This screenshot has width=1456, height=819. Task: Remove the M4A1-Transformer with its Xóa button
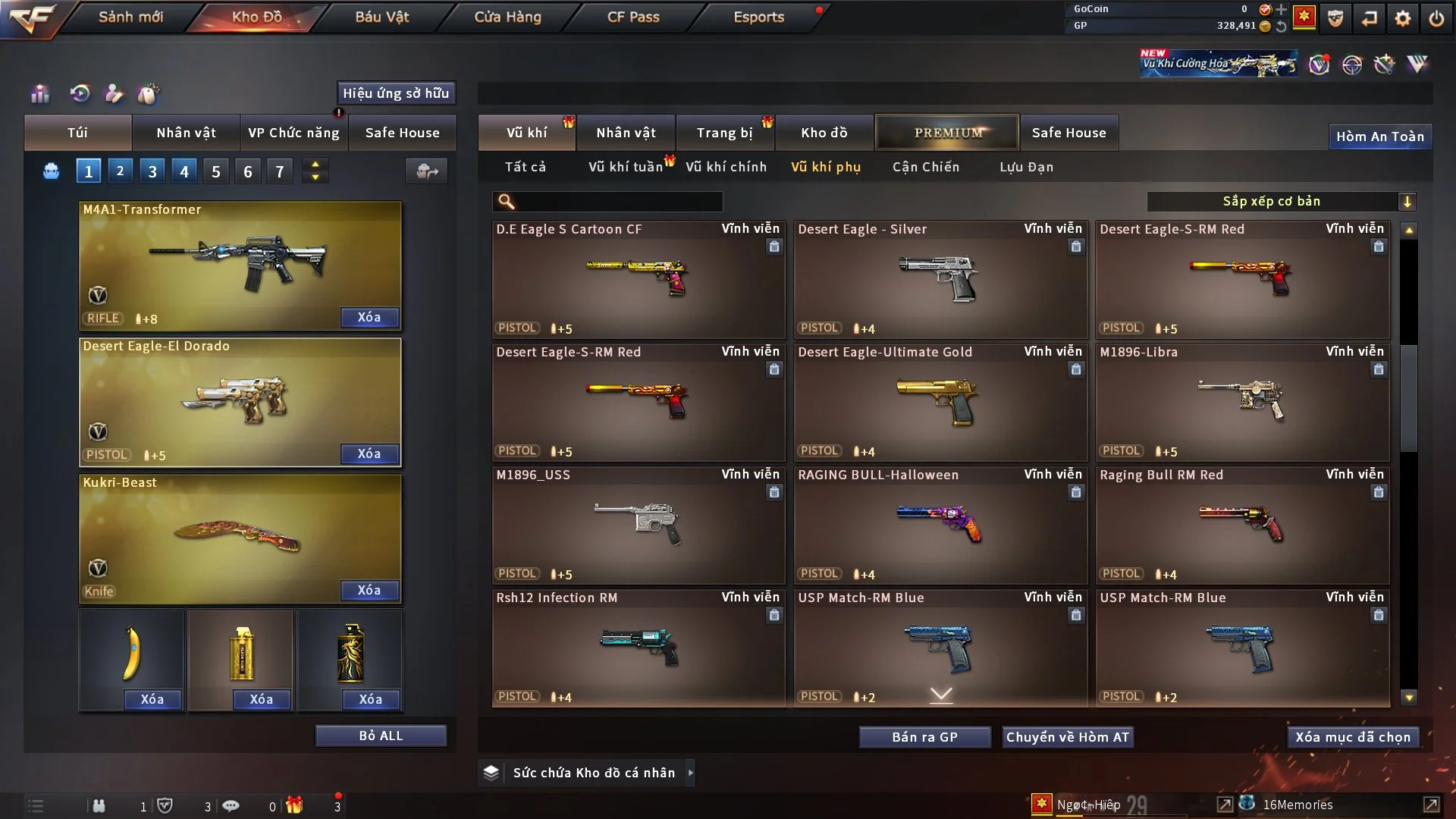pos(369,317)
